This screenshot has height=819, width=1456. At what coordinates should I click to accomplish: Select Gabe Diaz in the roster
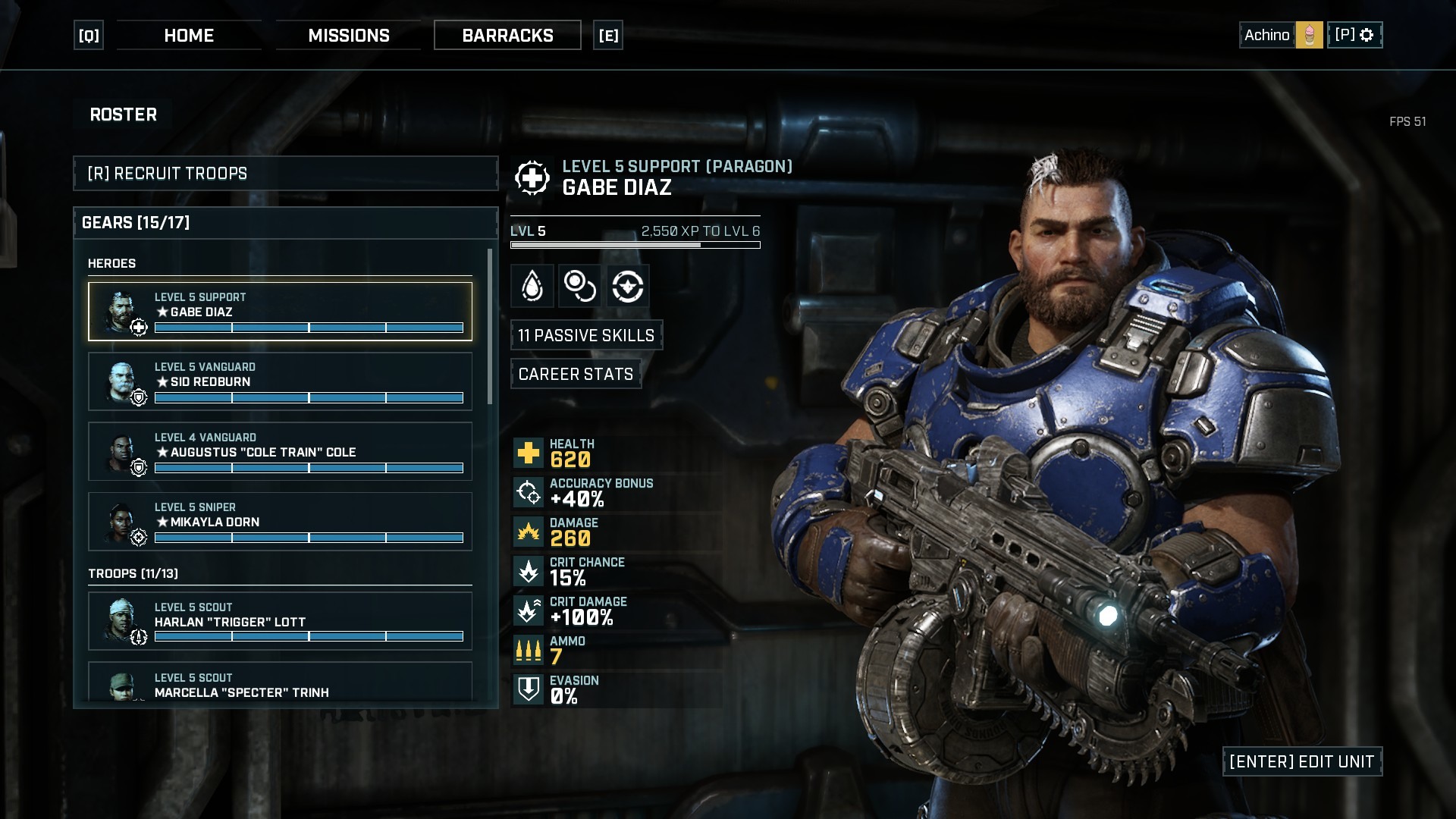(280, 312)
